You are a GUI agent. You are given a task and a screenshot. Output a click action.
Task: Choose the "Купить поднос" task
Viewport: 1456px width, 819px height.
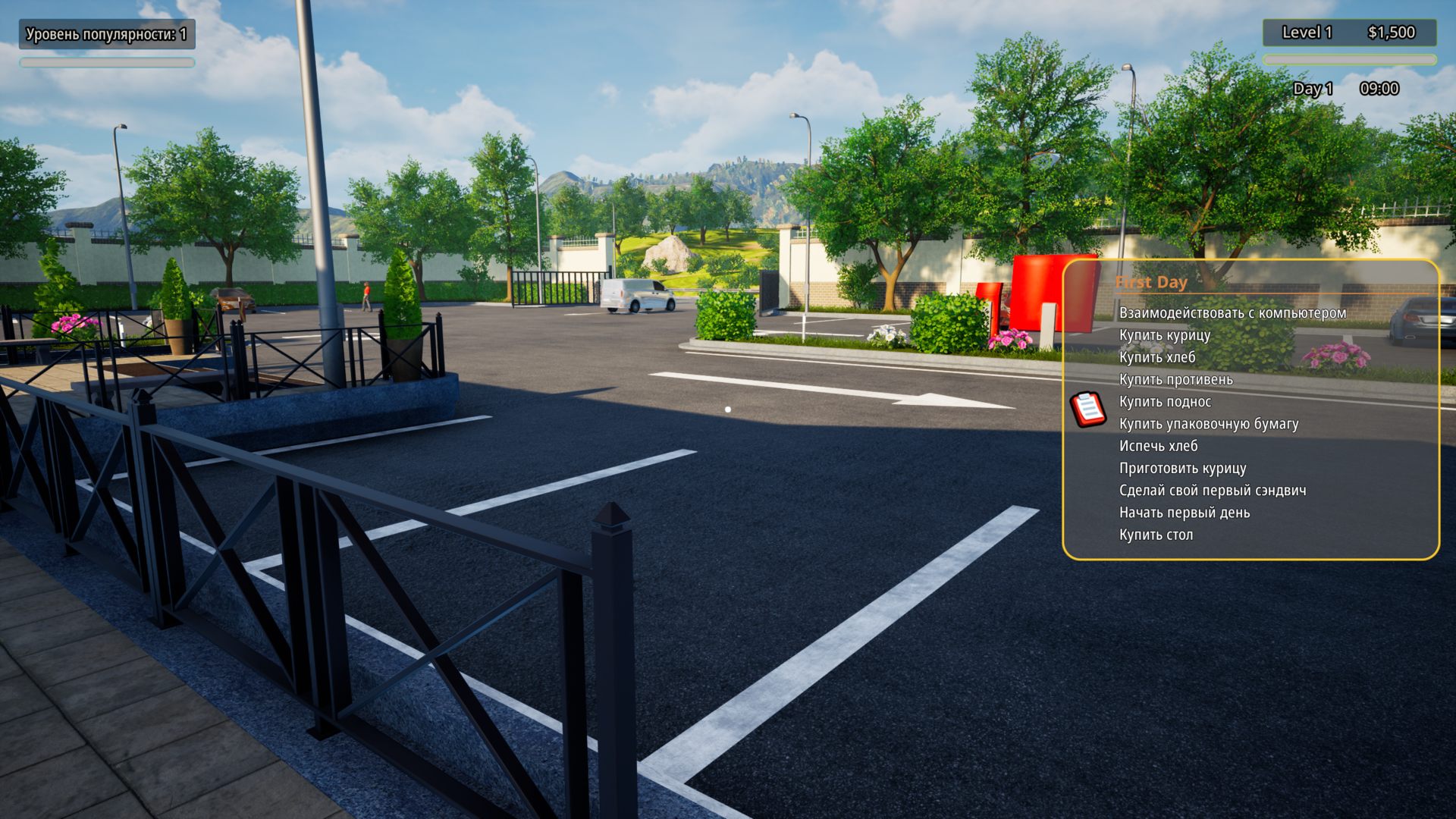click(x=1165, y=402)
